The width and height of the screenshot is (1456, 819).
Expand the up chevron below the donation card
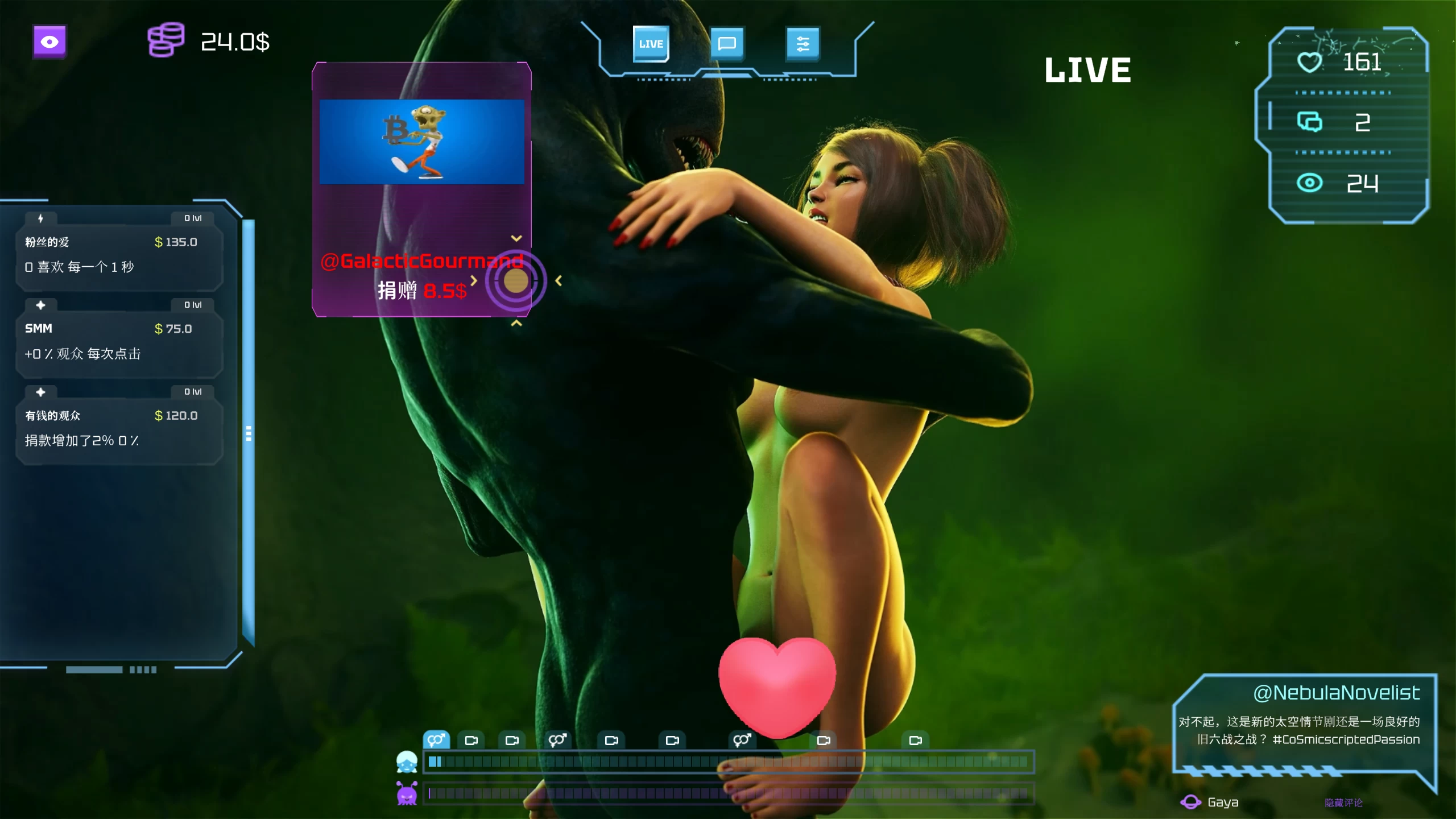[x=516, y=323]
